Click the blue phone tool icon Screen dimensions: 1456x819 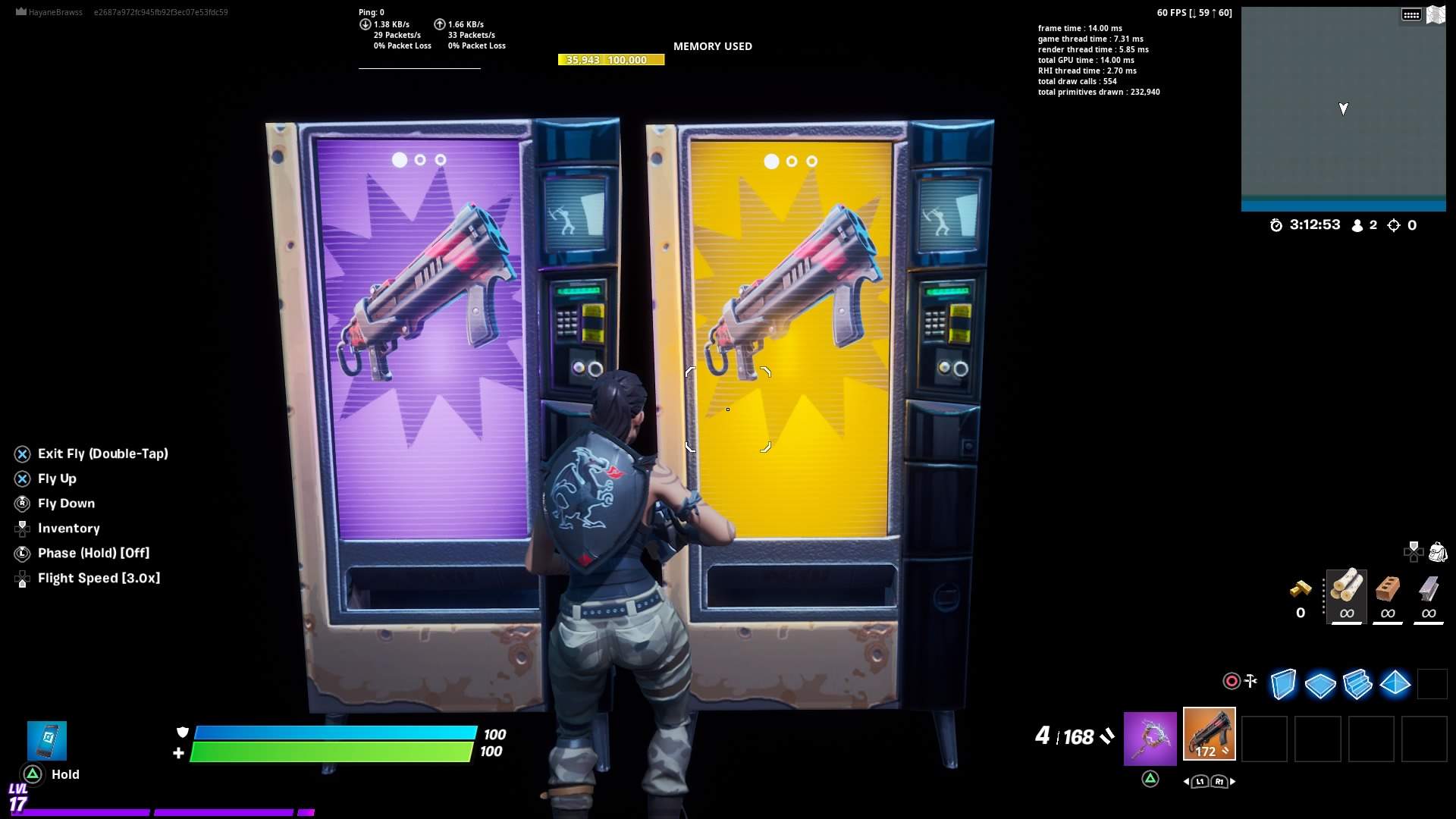coord(47,740)
